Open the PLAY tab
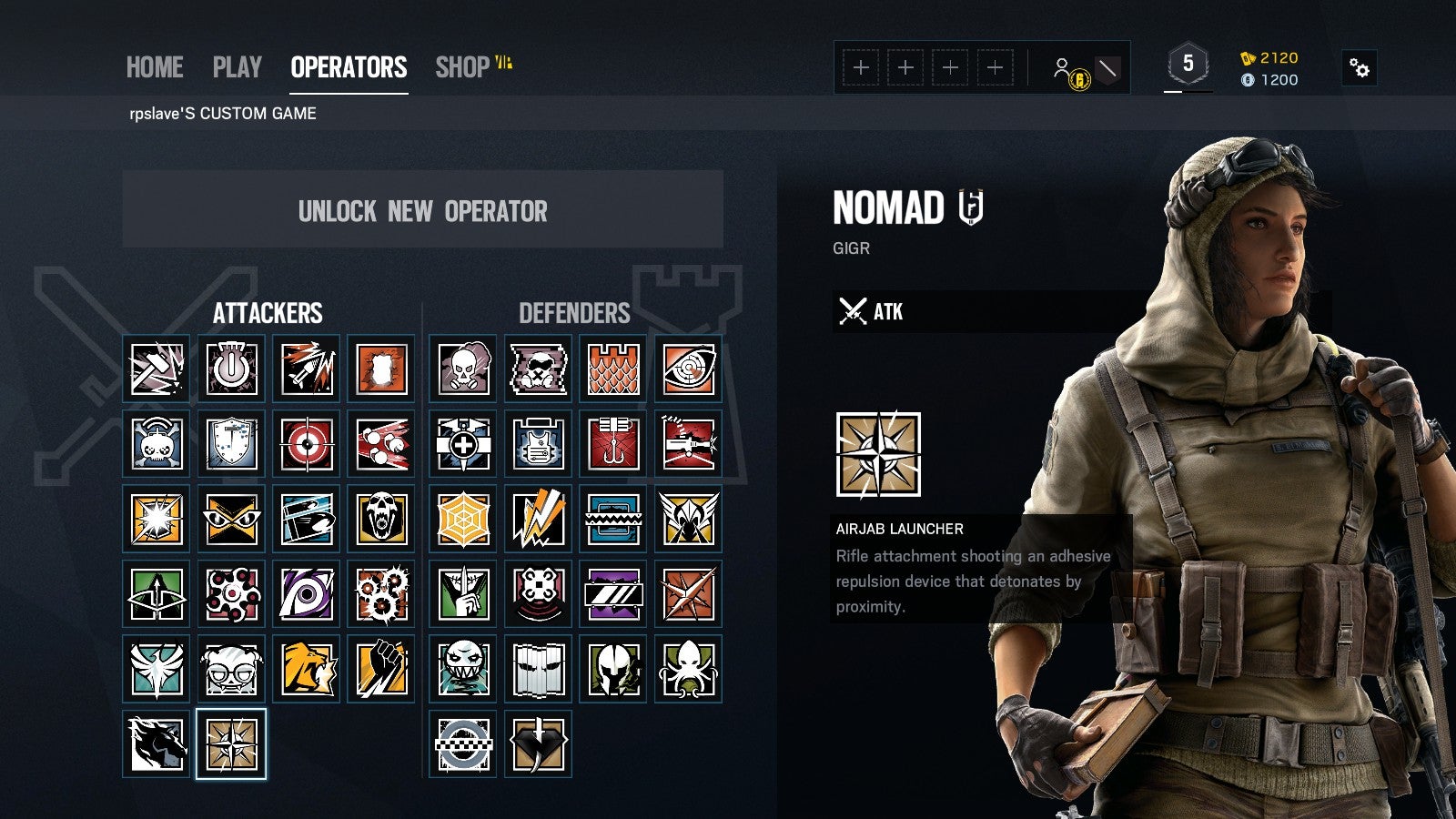 coord(237,66)
